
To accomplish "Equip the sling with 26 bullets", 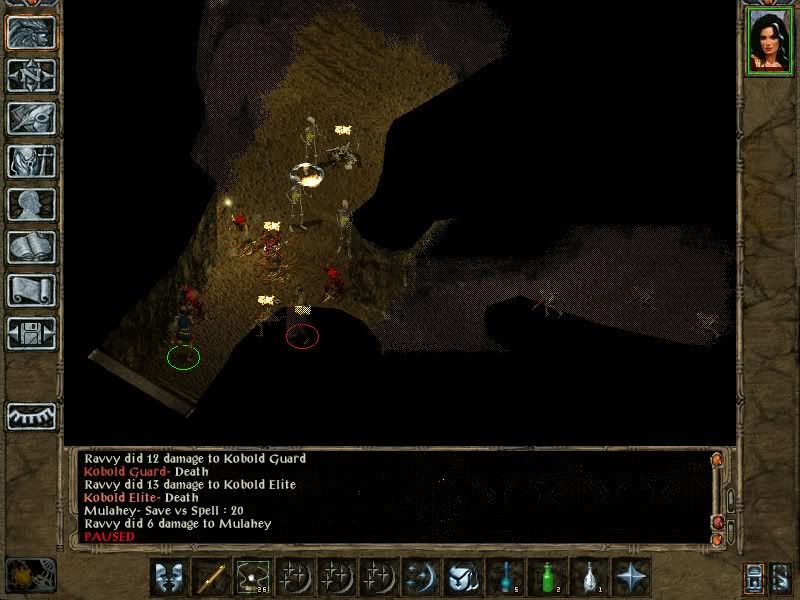I will click(x=253, y=577).
